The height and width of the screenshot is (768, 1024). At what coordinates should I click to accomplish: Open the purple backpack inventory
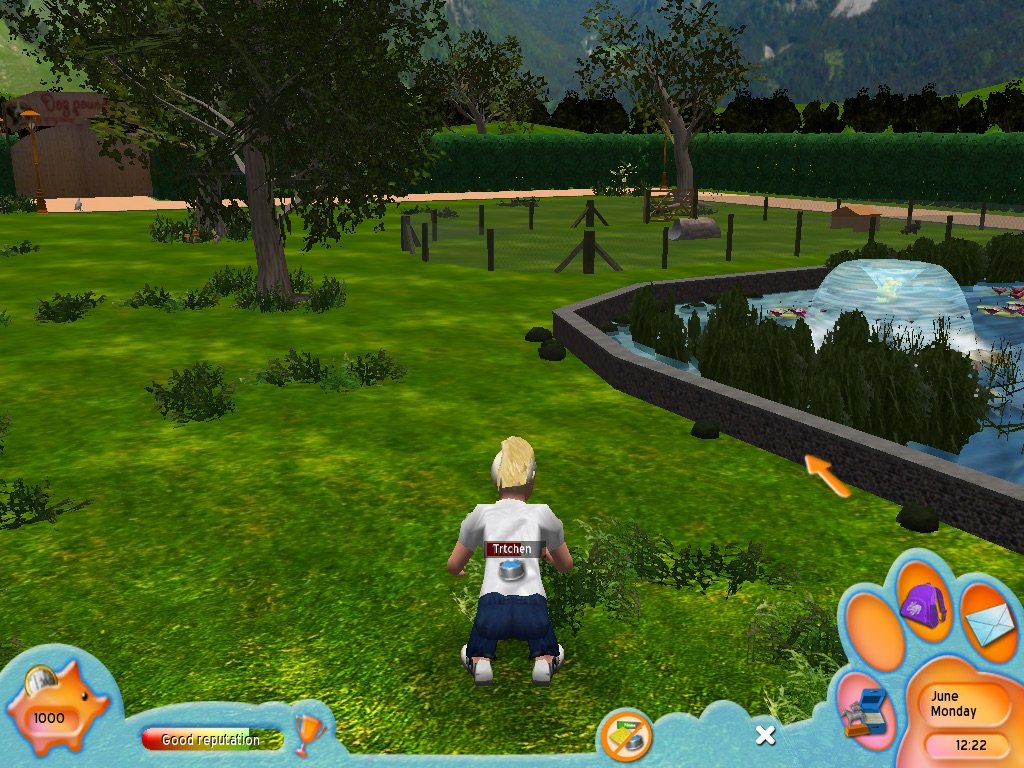pyautogui.click(x=922, y=604)
